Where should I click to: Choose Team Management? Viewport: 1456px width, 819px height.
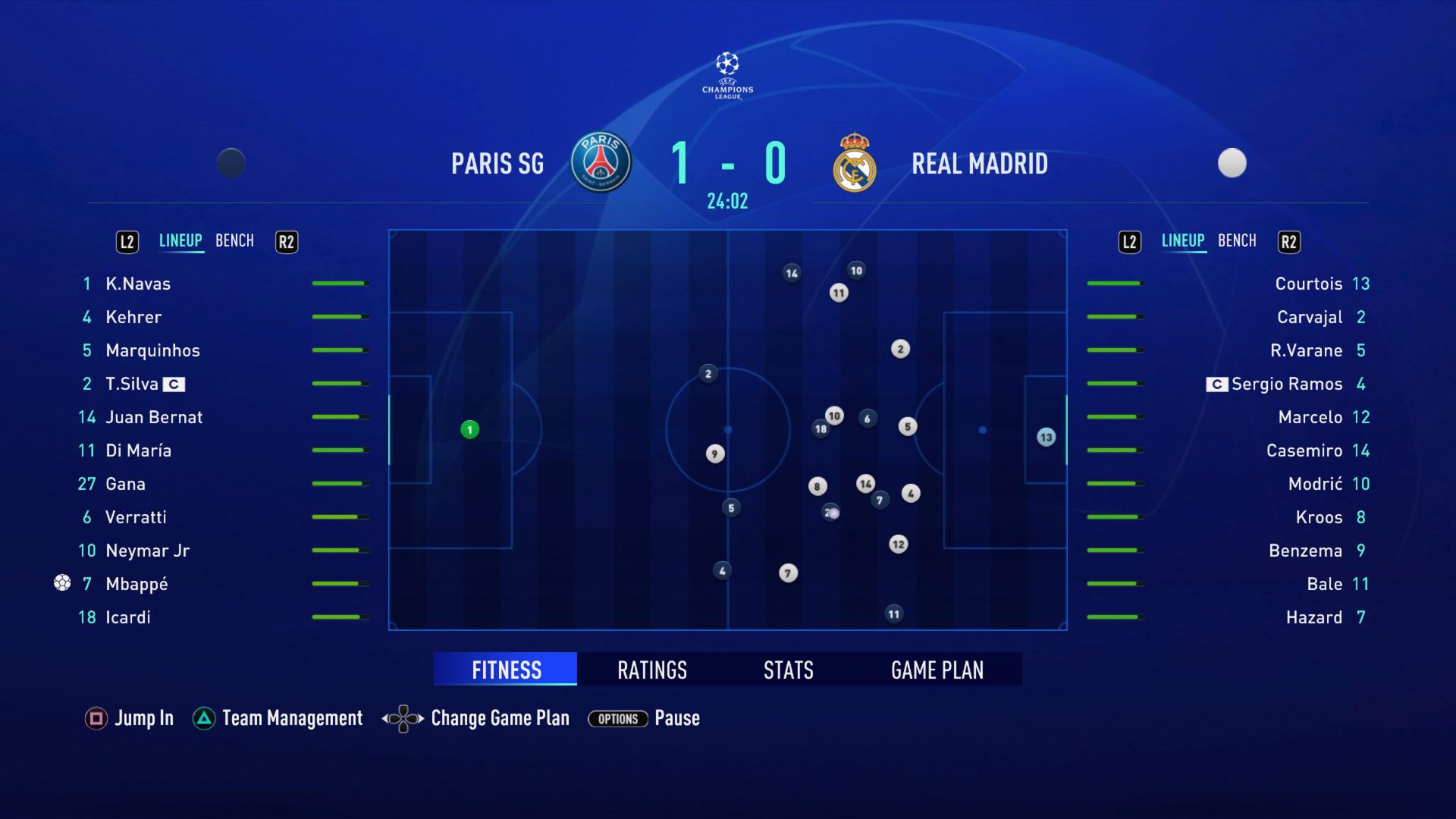[x=292, y=717]
